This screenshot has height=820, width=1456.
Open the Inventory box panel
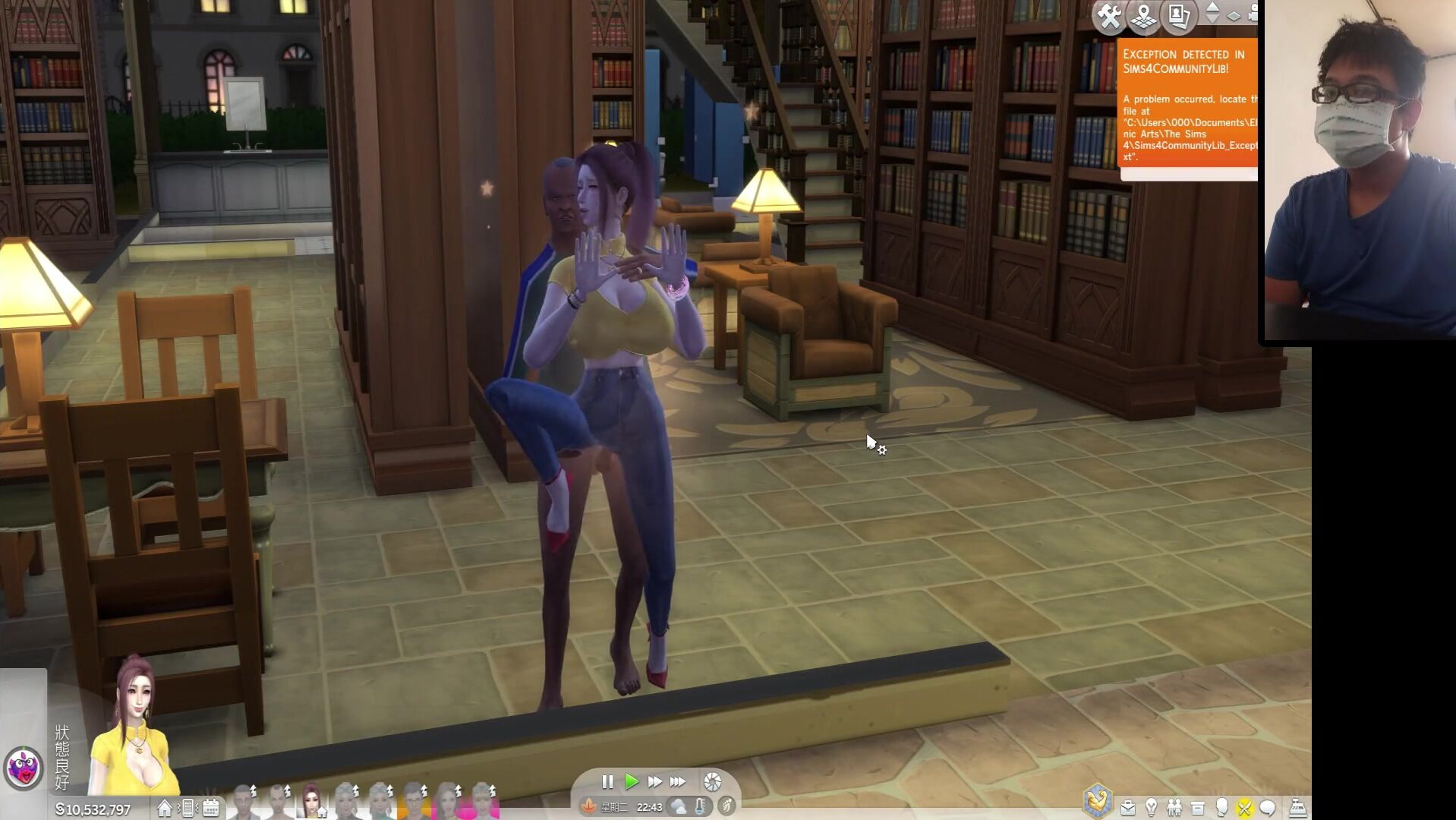(x=1198, y=808)
